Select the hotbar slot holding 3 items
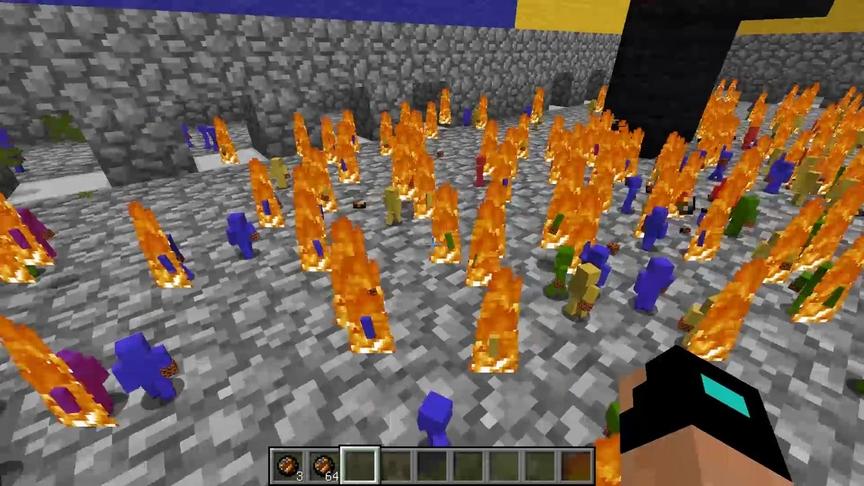 click(288, 466)
